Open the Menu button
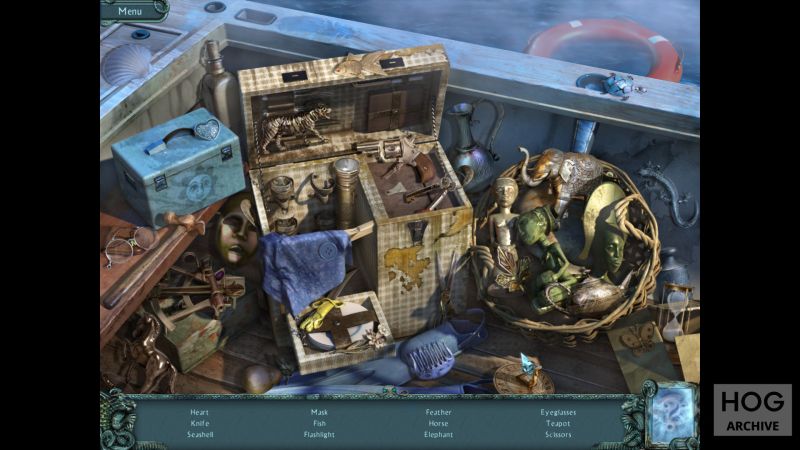This screenshot has width=800, height=450. (x=130, y=11)
